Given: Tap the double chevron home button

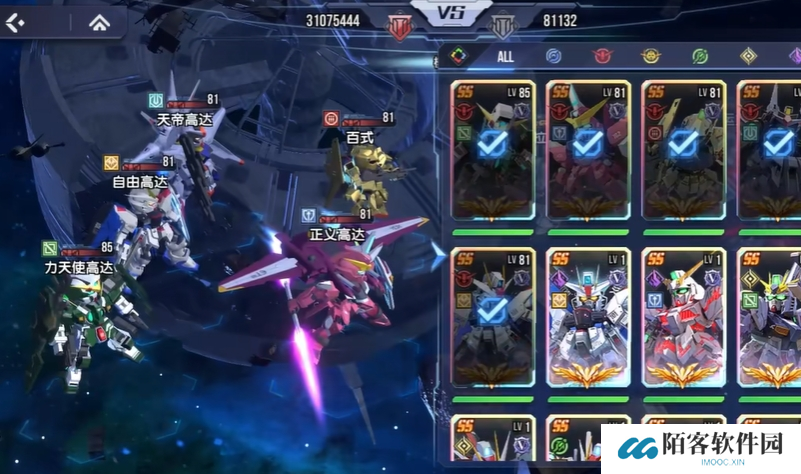Looking at the screenshot, I should 99,22.
